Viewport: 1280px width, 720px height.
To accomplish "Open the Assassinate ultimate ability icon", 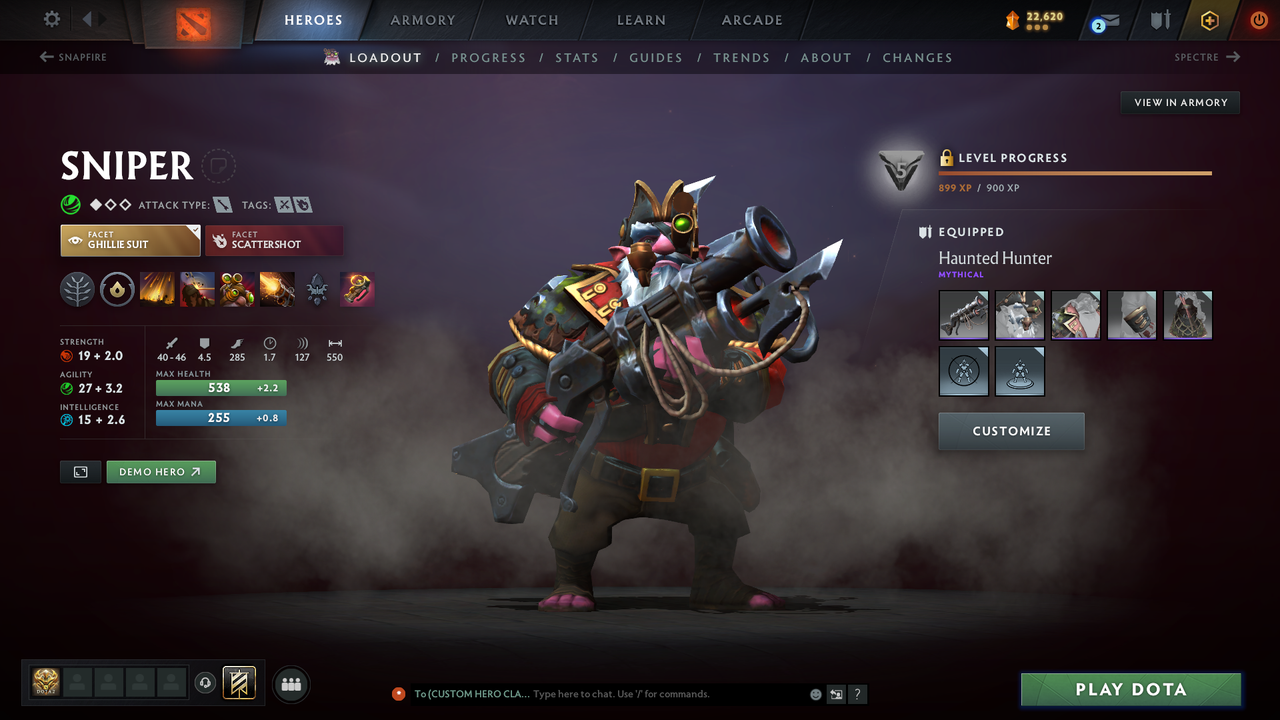I will point(277,290).
